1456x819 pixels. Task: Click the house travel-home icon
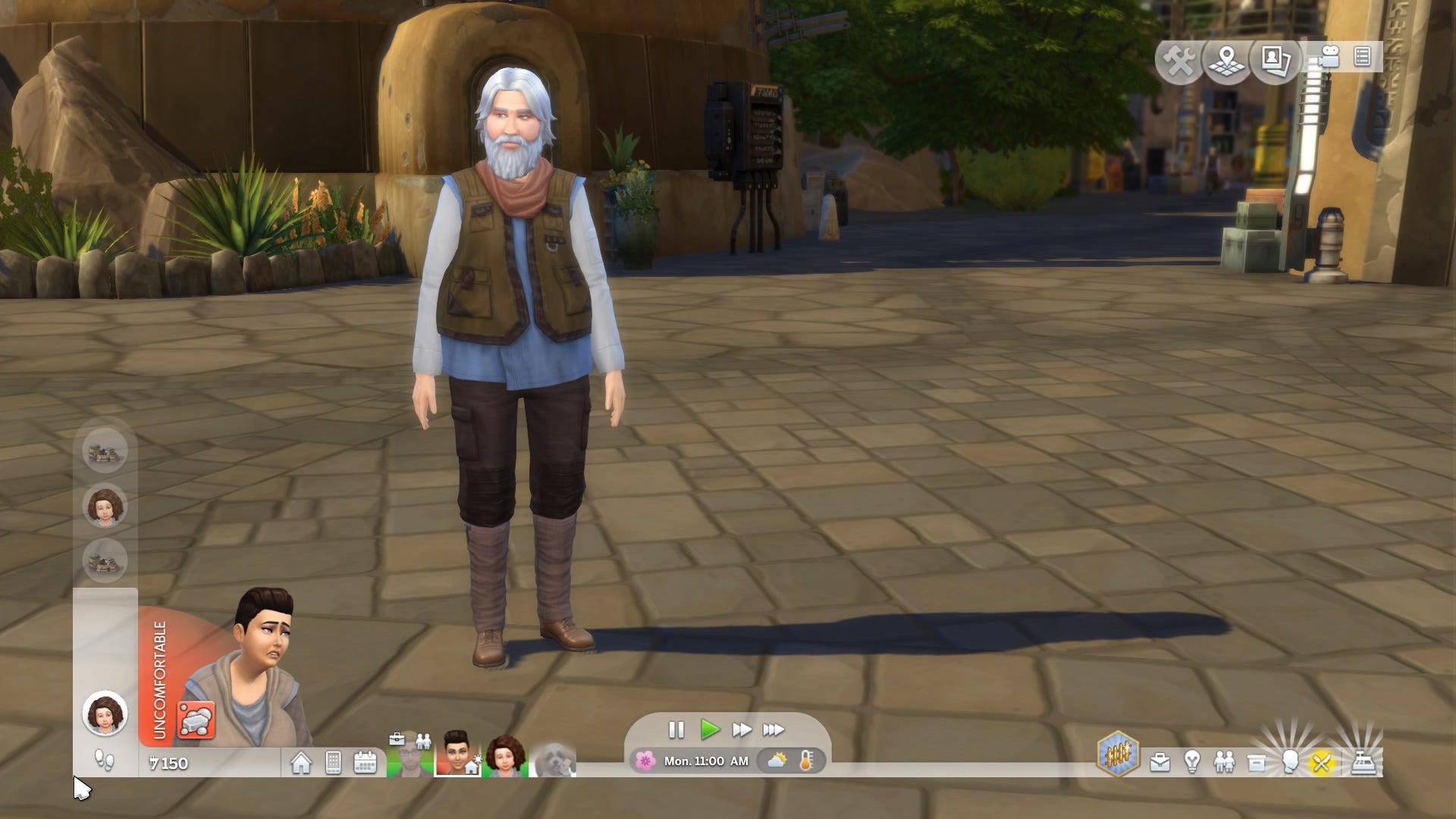point(301,763)
